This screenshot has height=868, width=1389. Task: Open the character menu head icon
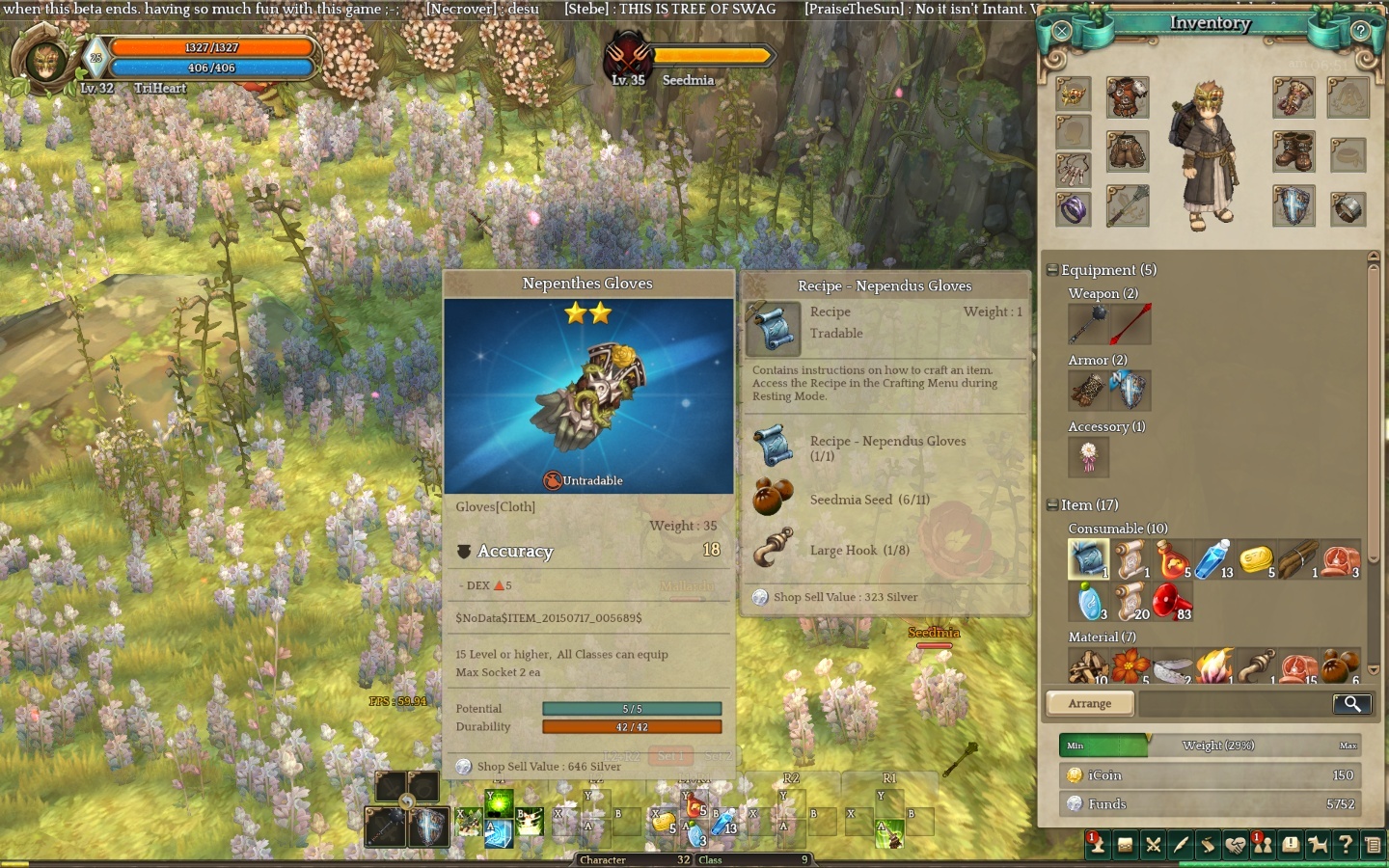tap(1097, 846)
